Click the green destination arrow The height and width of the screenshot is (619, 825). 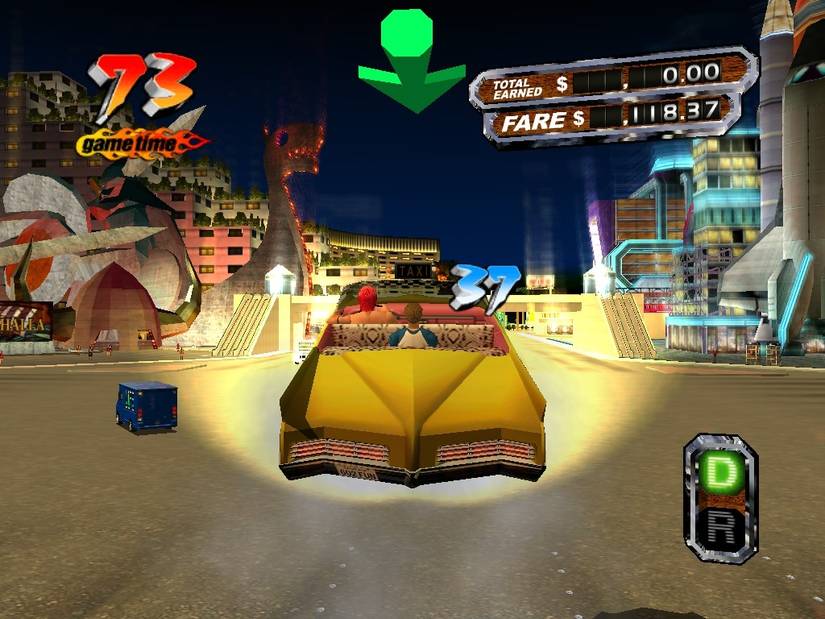tap(411, 62)
